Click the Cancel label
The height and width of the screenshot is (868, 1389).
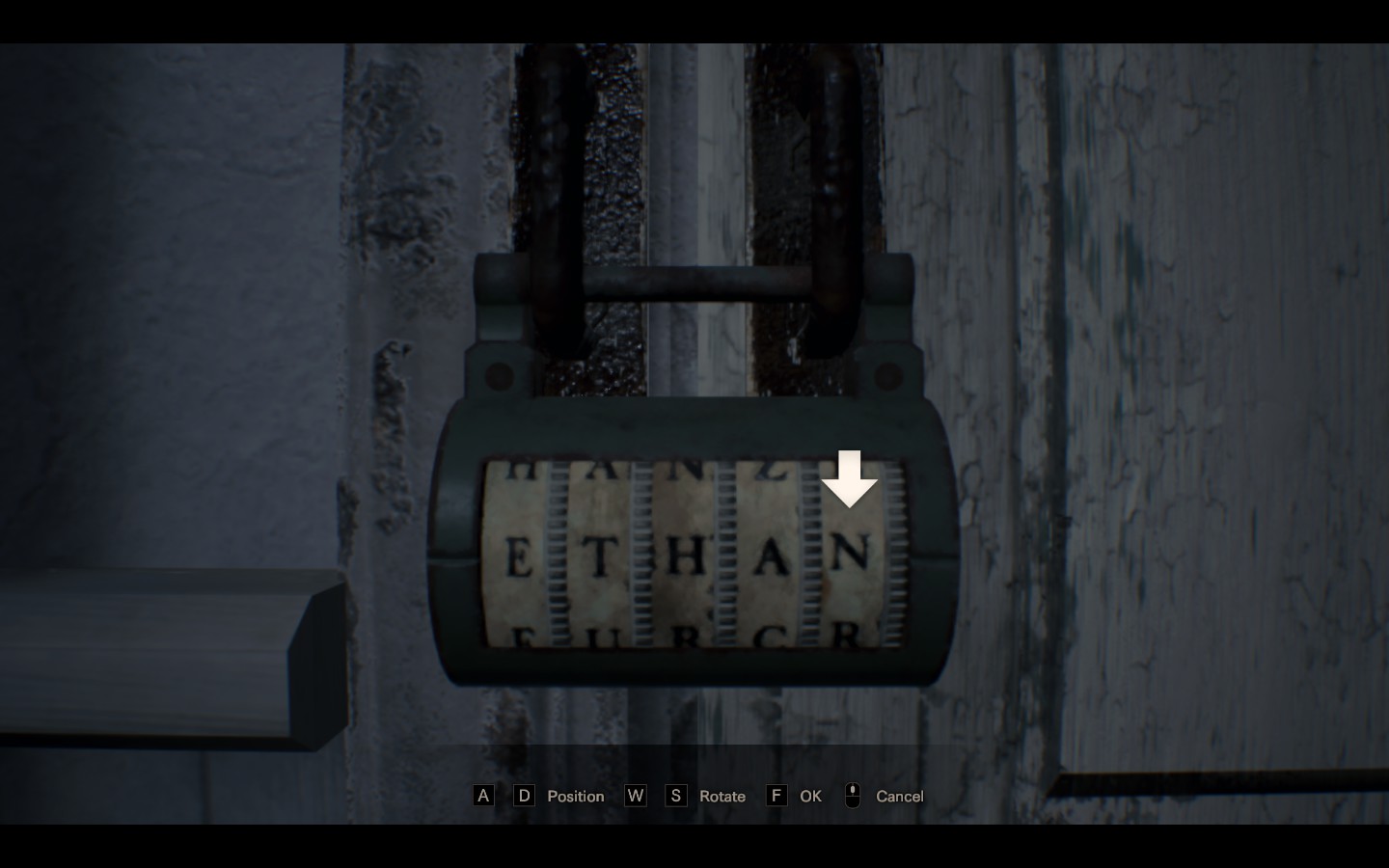pos(898,796)
